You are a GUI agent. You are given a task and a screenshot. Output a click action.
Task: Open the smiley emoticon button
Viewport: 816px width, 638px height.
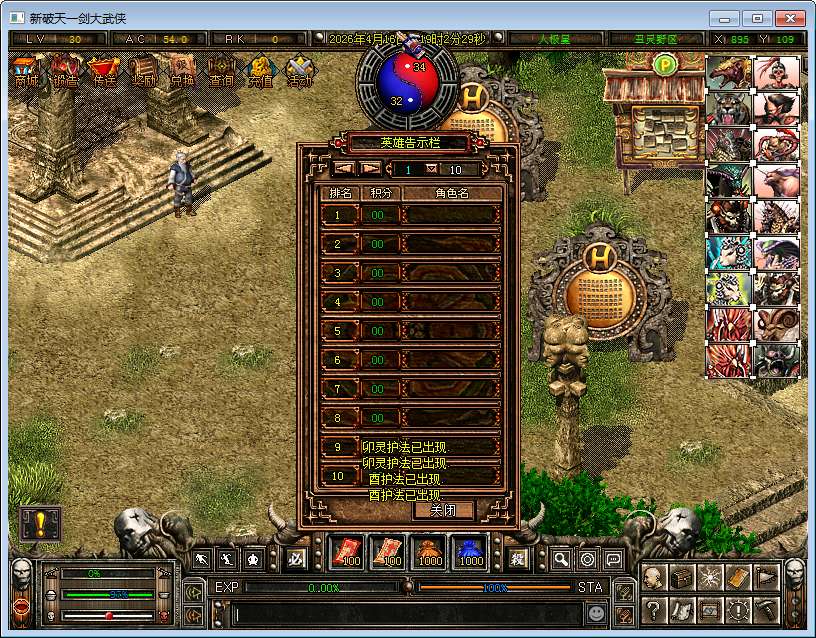595,611
